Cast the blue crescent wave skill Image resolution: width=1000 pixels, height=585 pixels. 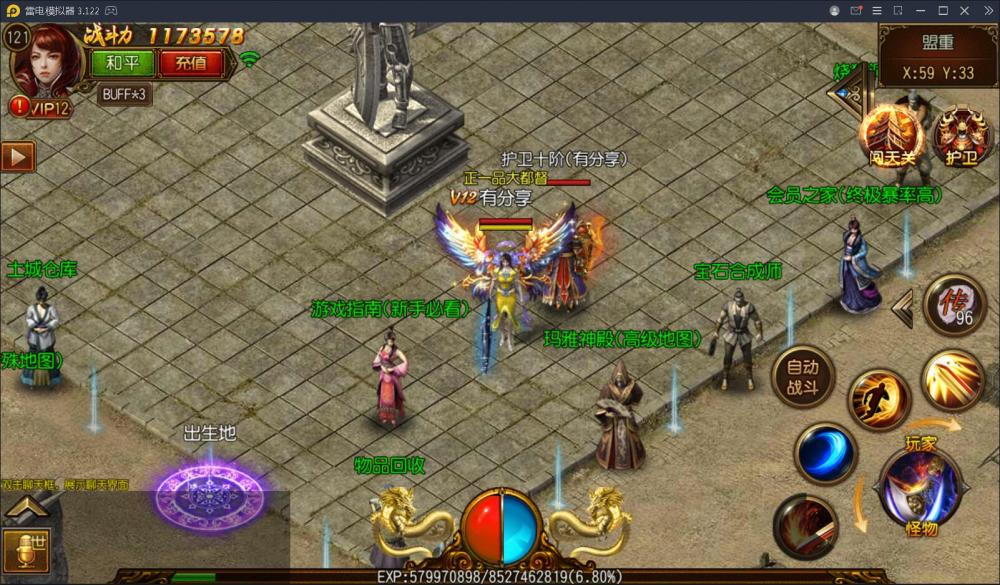tap(826, 454)
